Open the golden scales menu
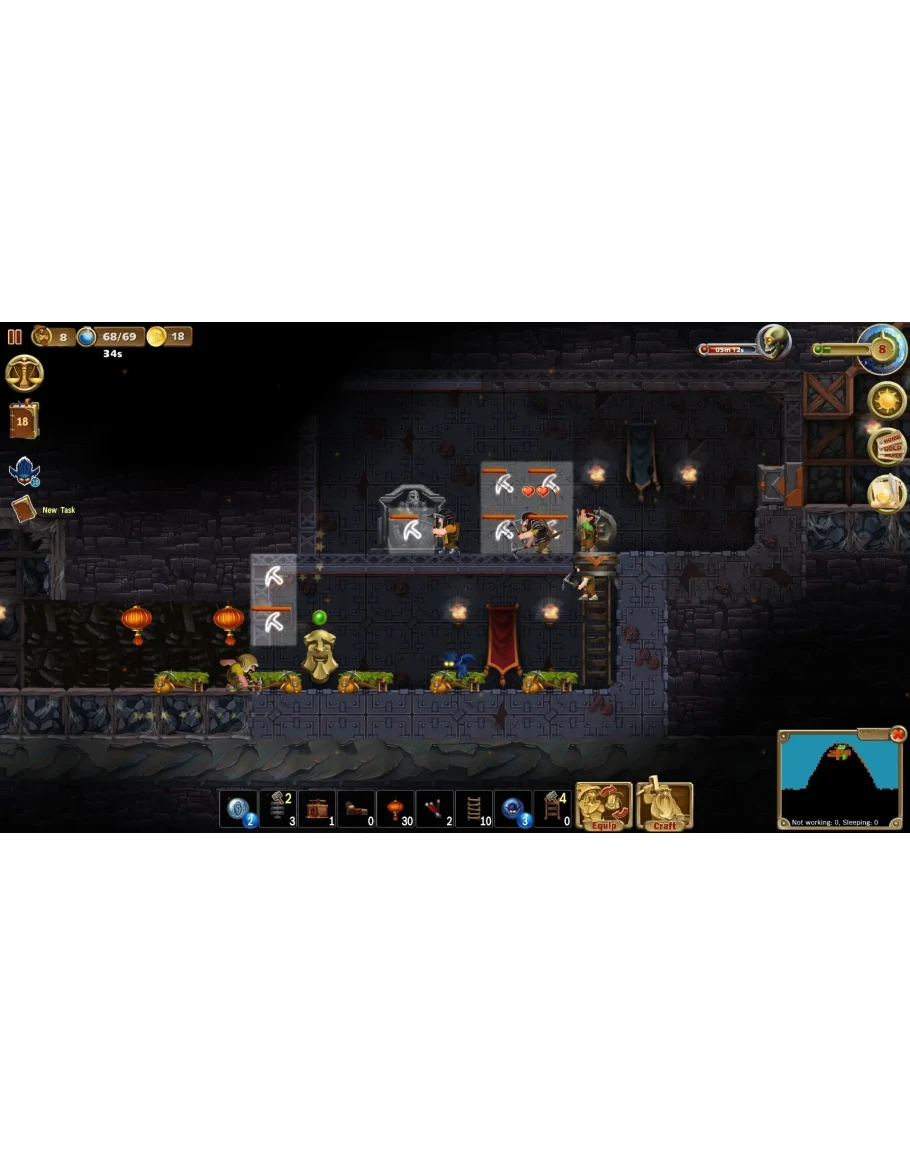Screen dimensions: 910x1155 click(24, 374)
